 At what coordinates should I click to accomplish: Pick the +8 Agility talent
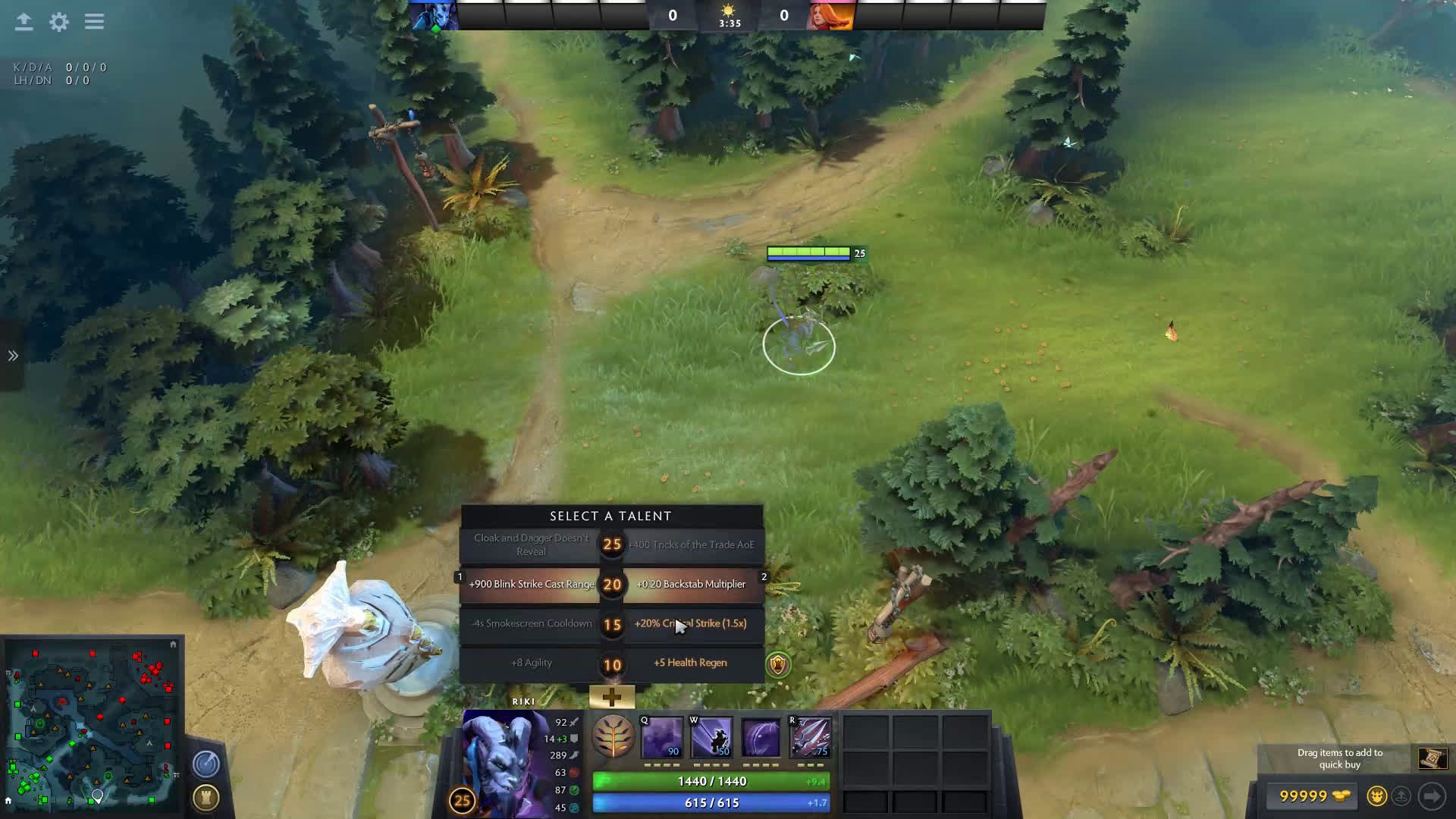click(531, 664)
